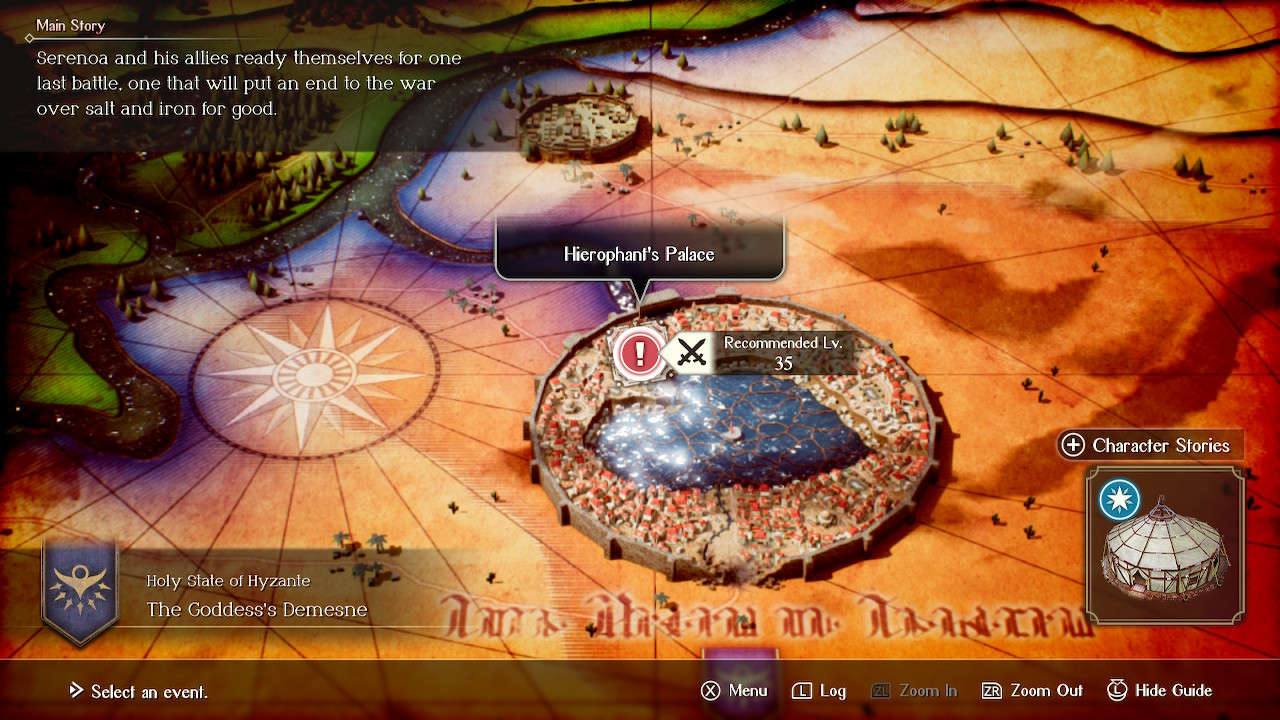
Task: Open the Hierophant's Palace location tooltip
Action: [x=640, y=254]
